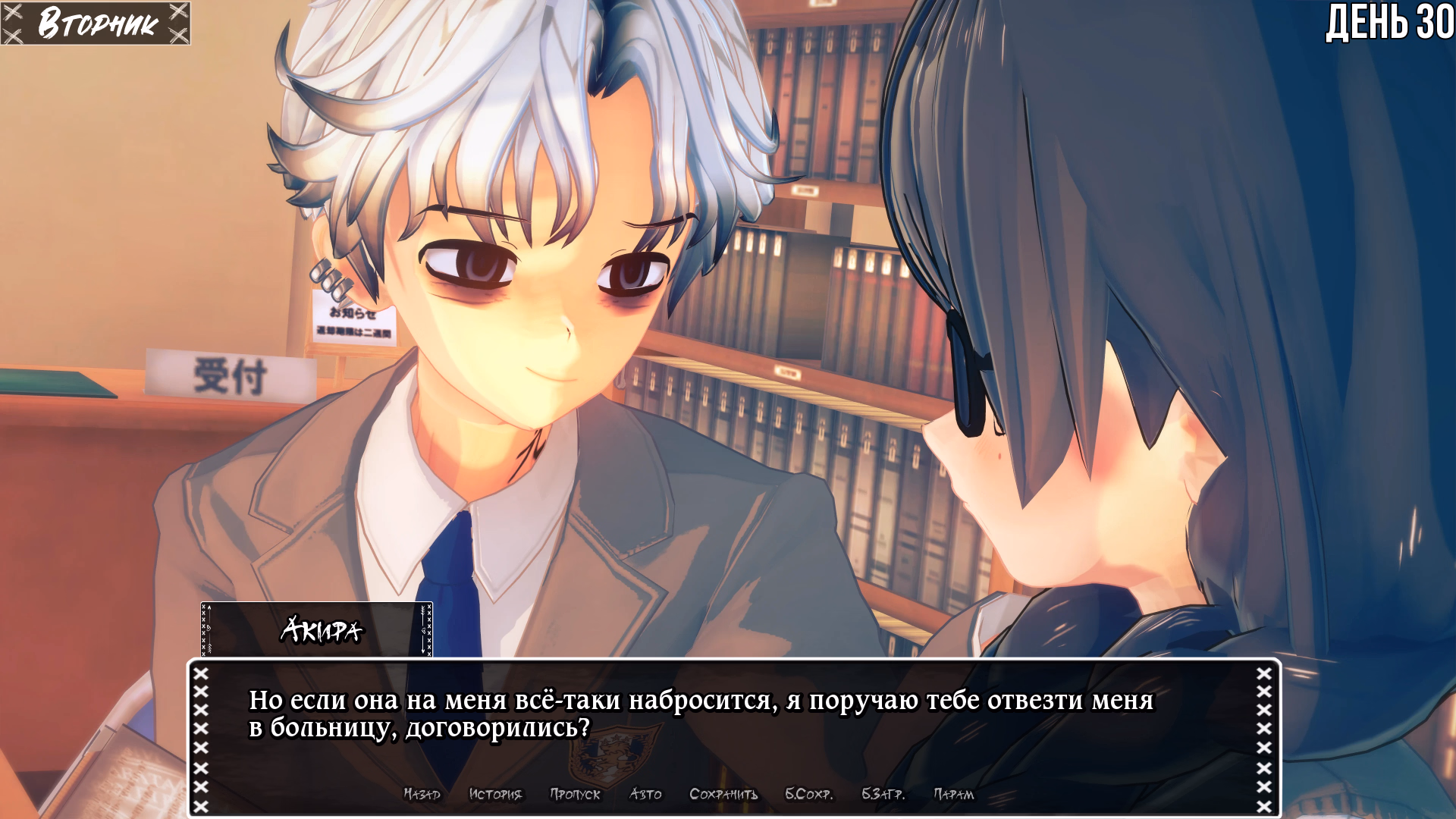Click Б.Сохр. quick save
This screenshot has height=819, width=1456.
point(808,794)
